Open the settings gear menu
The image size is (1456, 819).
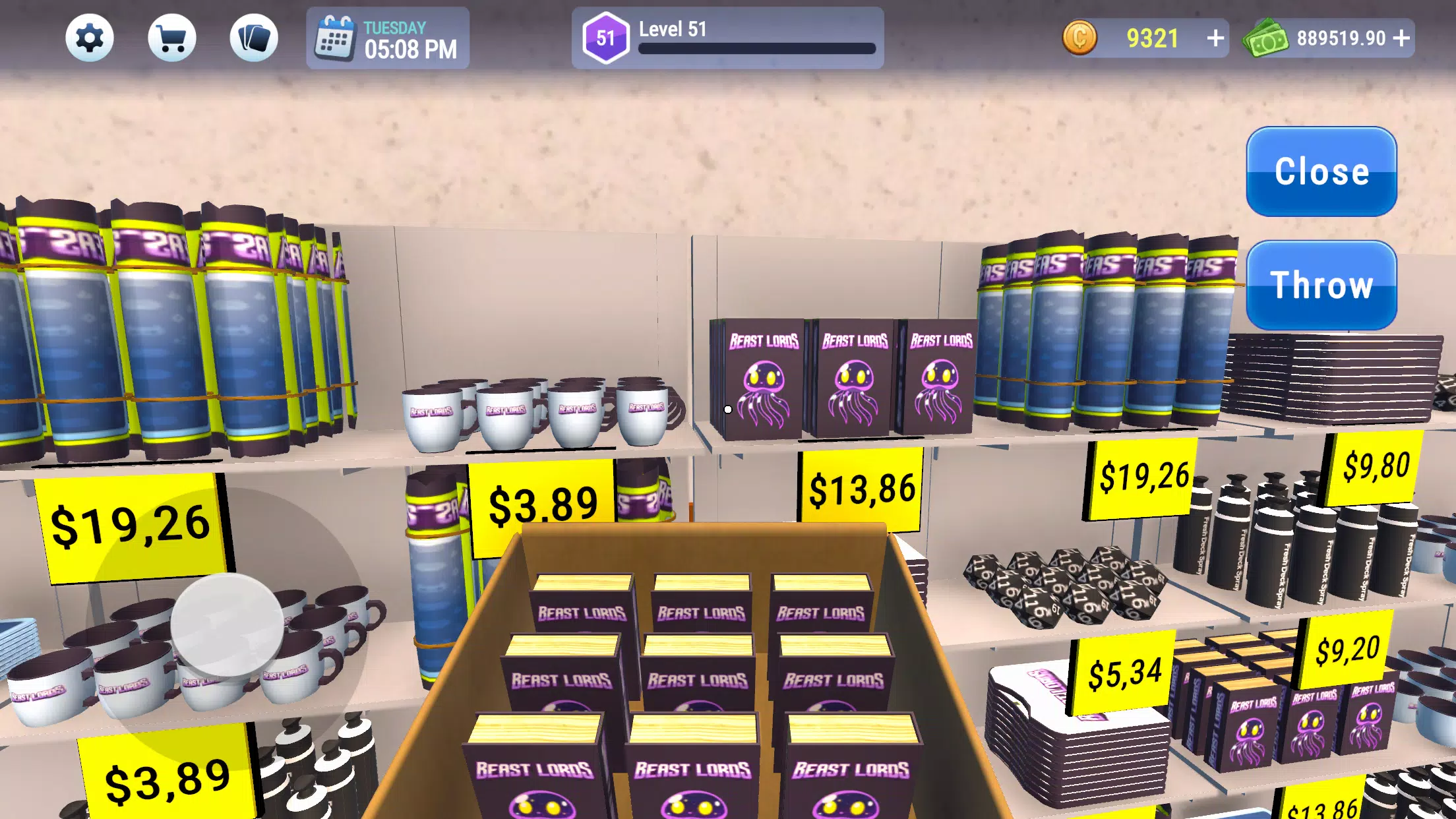click(x=91, y=38)
